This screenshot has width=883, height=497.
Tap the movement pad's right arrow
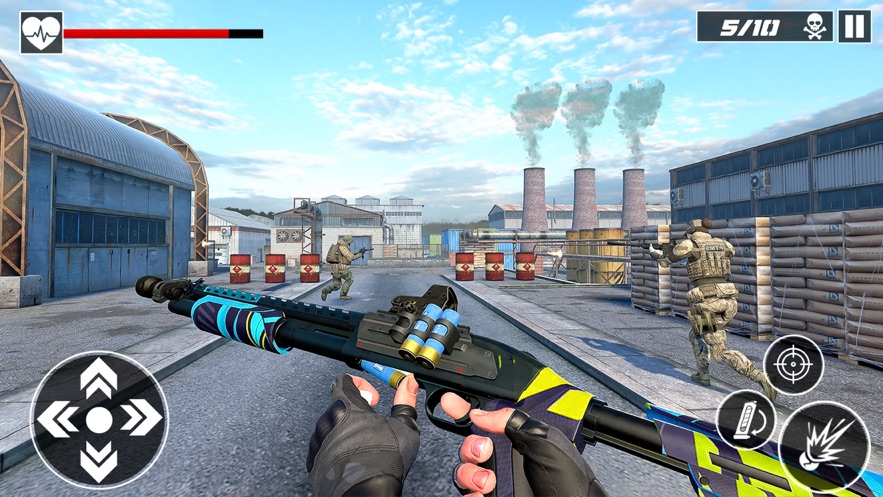pos(141,420)
